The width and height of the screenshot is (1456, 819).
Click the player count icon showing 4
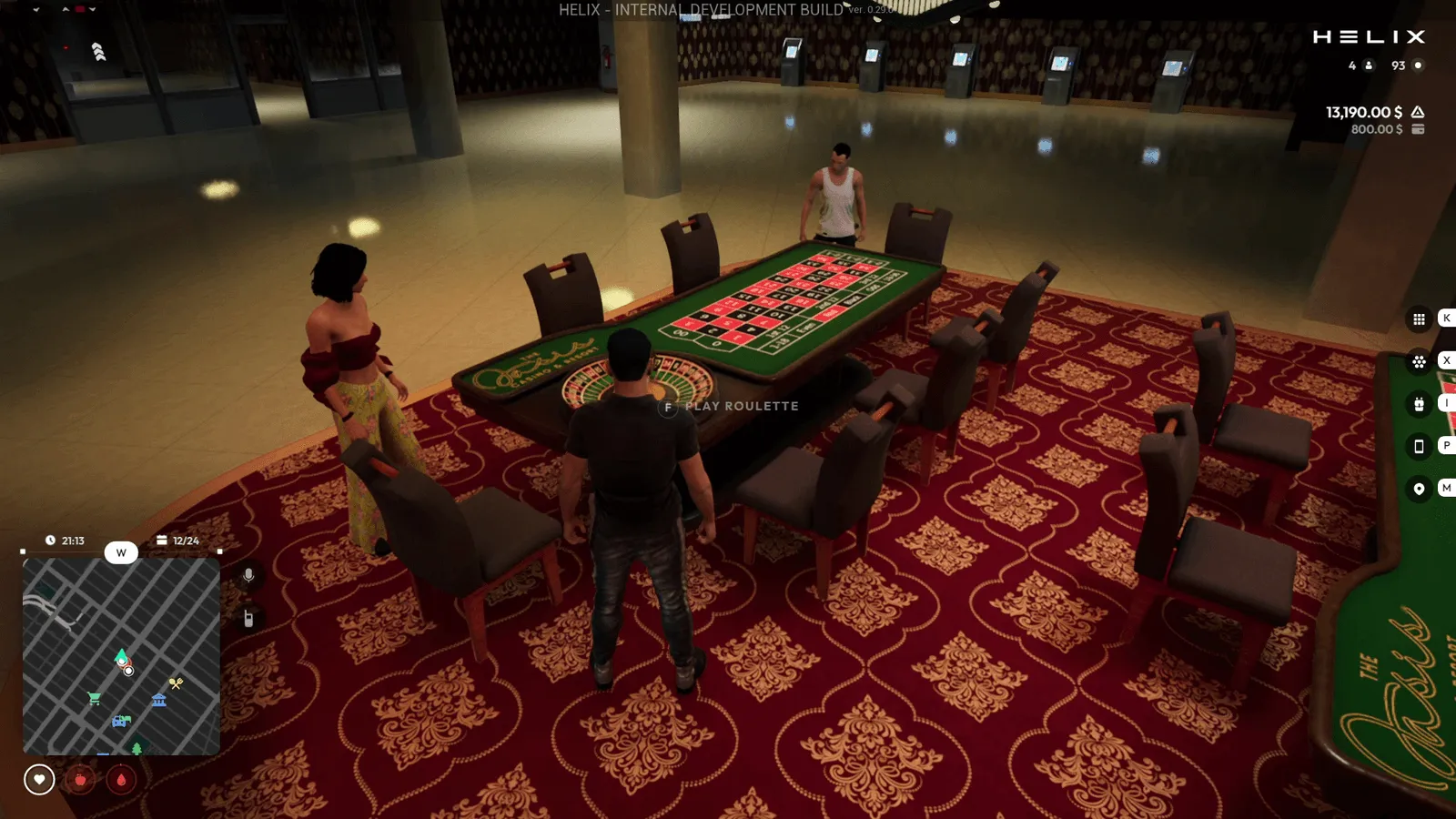(x=1370, y=66)
